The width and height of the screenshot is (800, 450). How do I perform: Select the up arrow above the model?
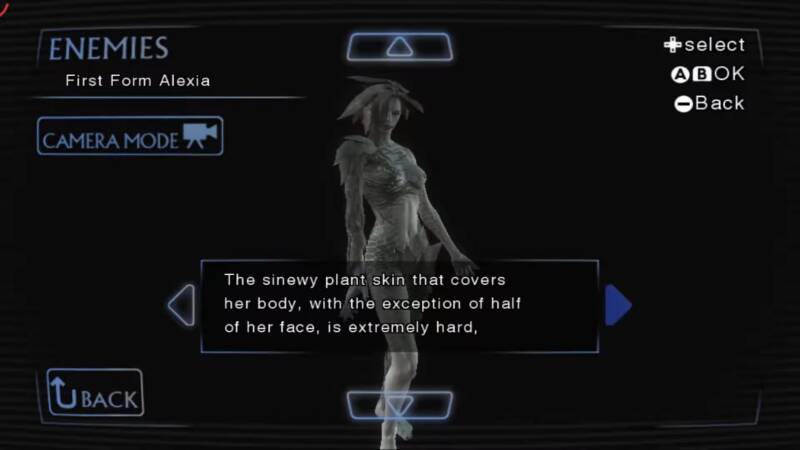point(399,46)
